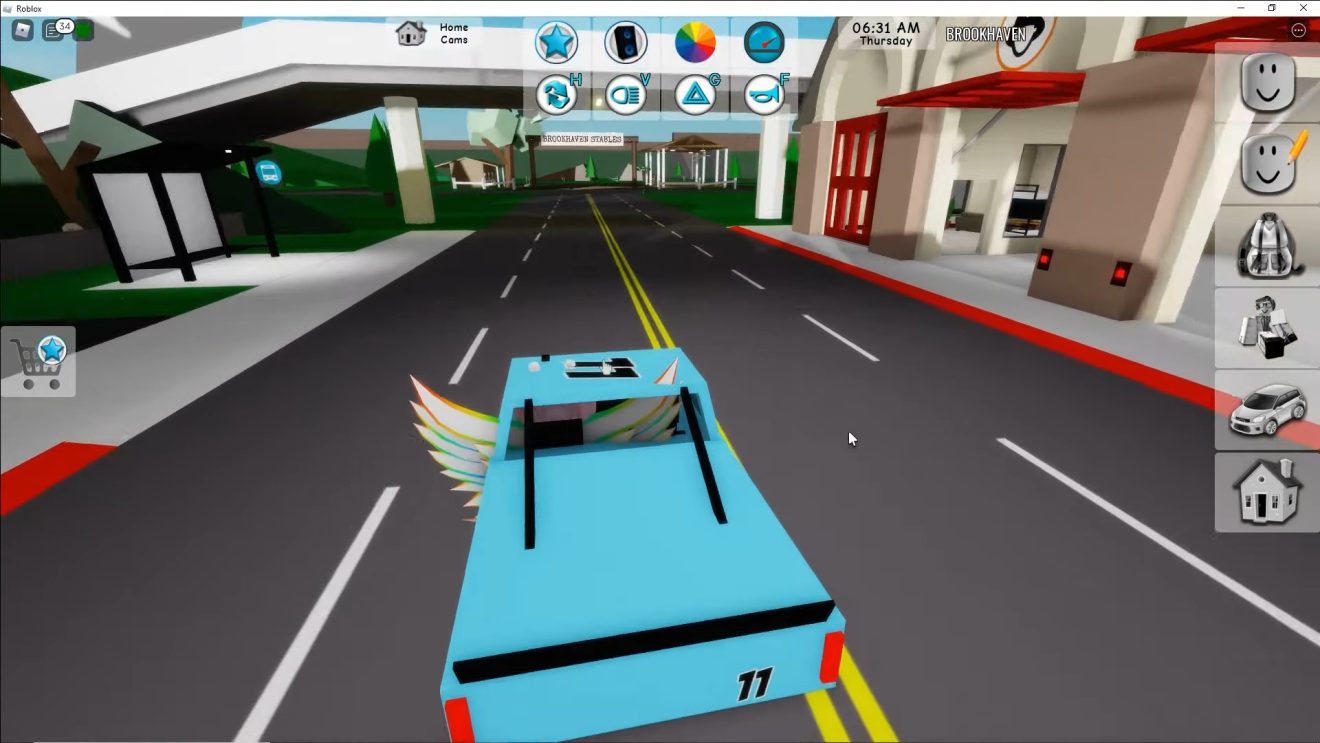Open the Roblox main menu
This screenshot has height=743, width=1320.
22,30
